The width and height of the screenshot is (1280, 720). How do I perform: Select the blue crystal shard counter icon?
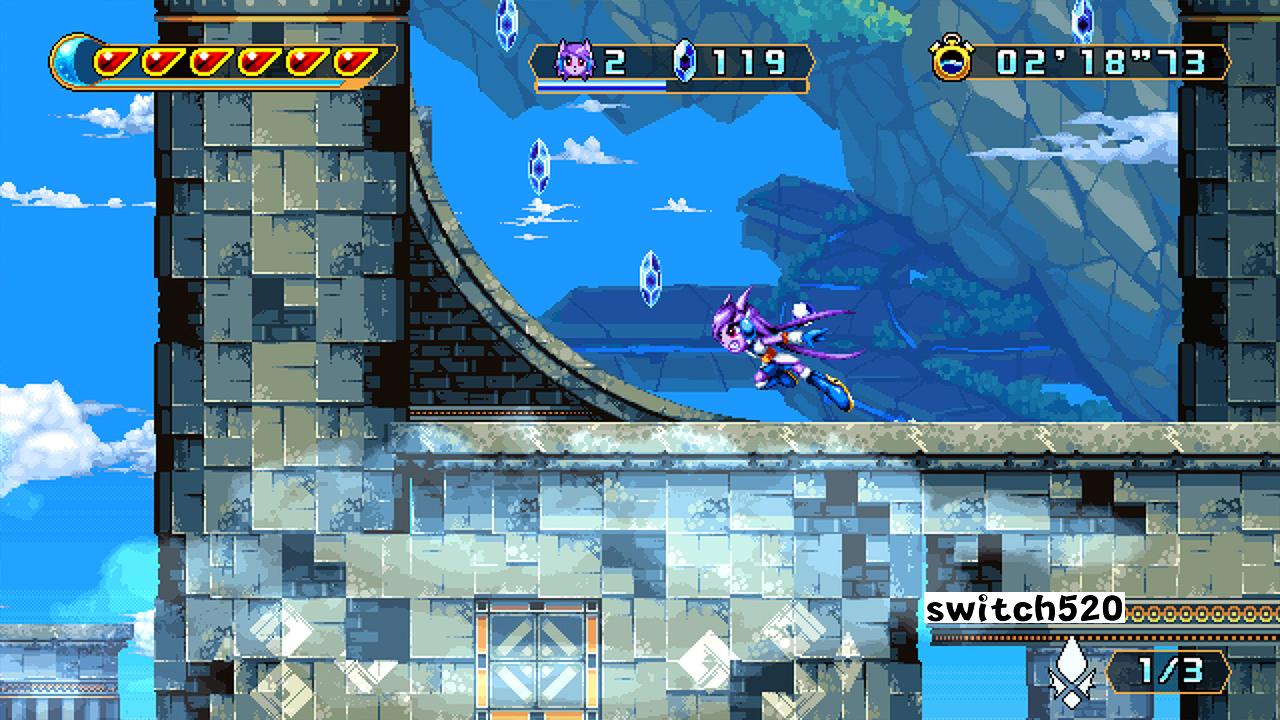point(683,60)
